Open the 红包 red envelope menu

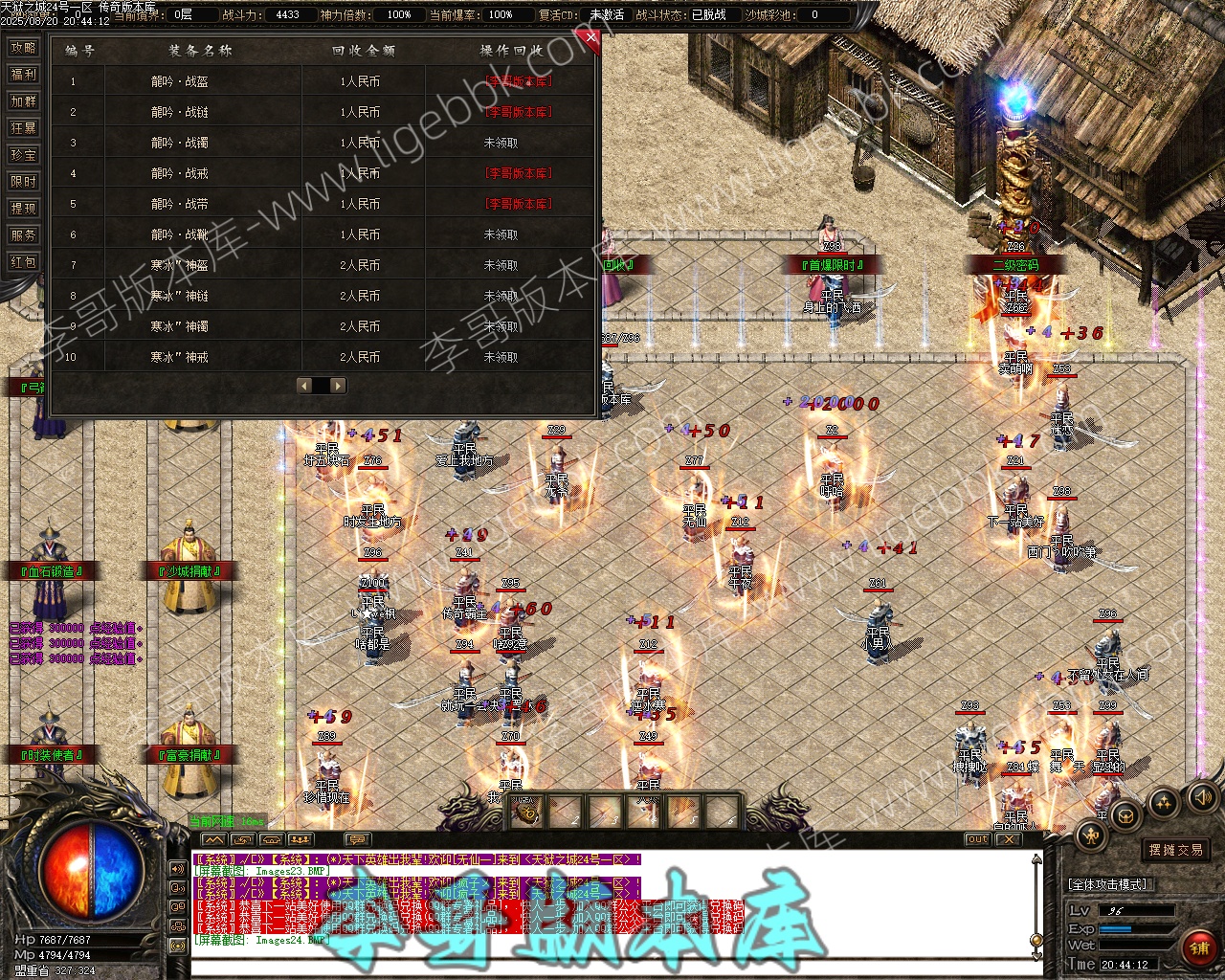tap(23, 262)
